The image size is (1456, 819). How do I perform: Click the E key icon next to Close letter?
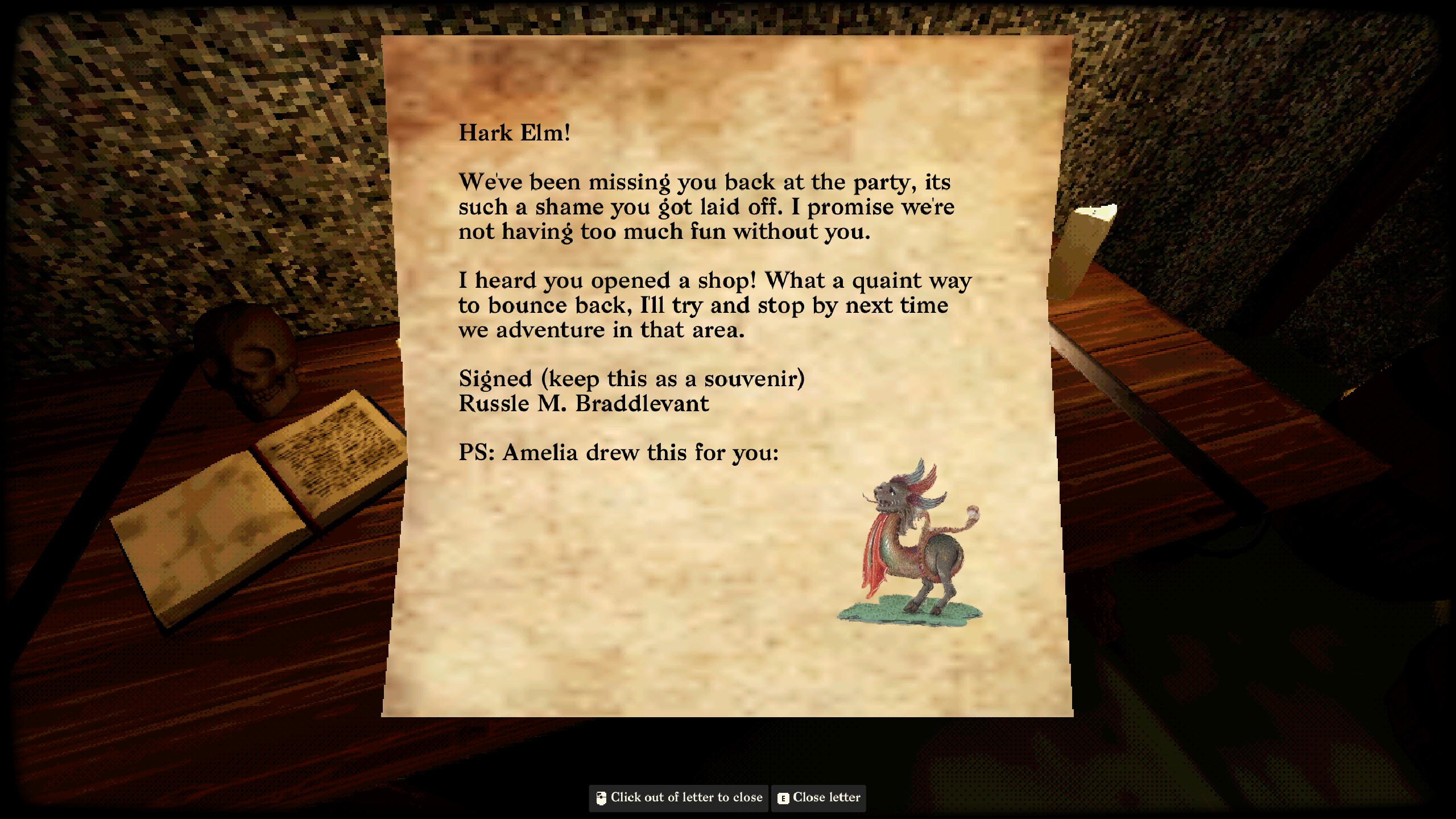click(783, 797)
